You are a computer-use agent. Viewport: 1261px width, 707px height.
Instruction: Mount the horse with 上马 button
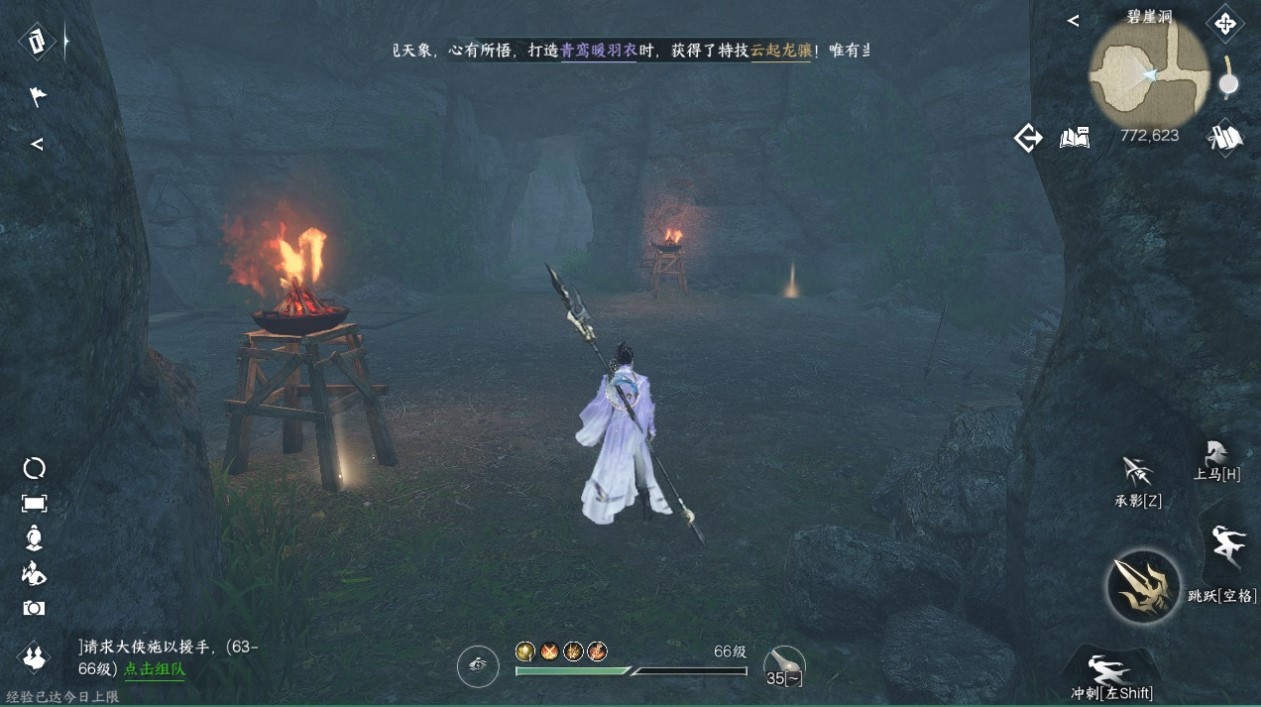click(x=1217, y=455)
